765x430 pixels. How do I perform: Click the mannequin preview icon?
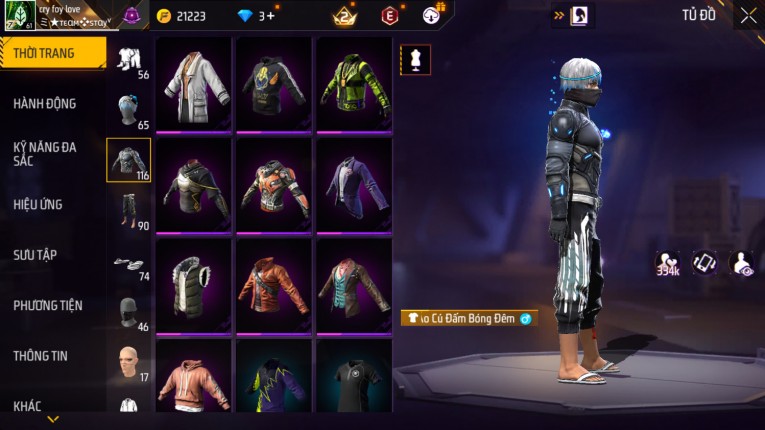(416, 60)
